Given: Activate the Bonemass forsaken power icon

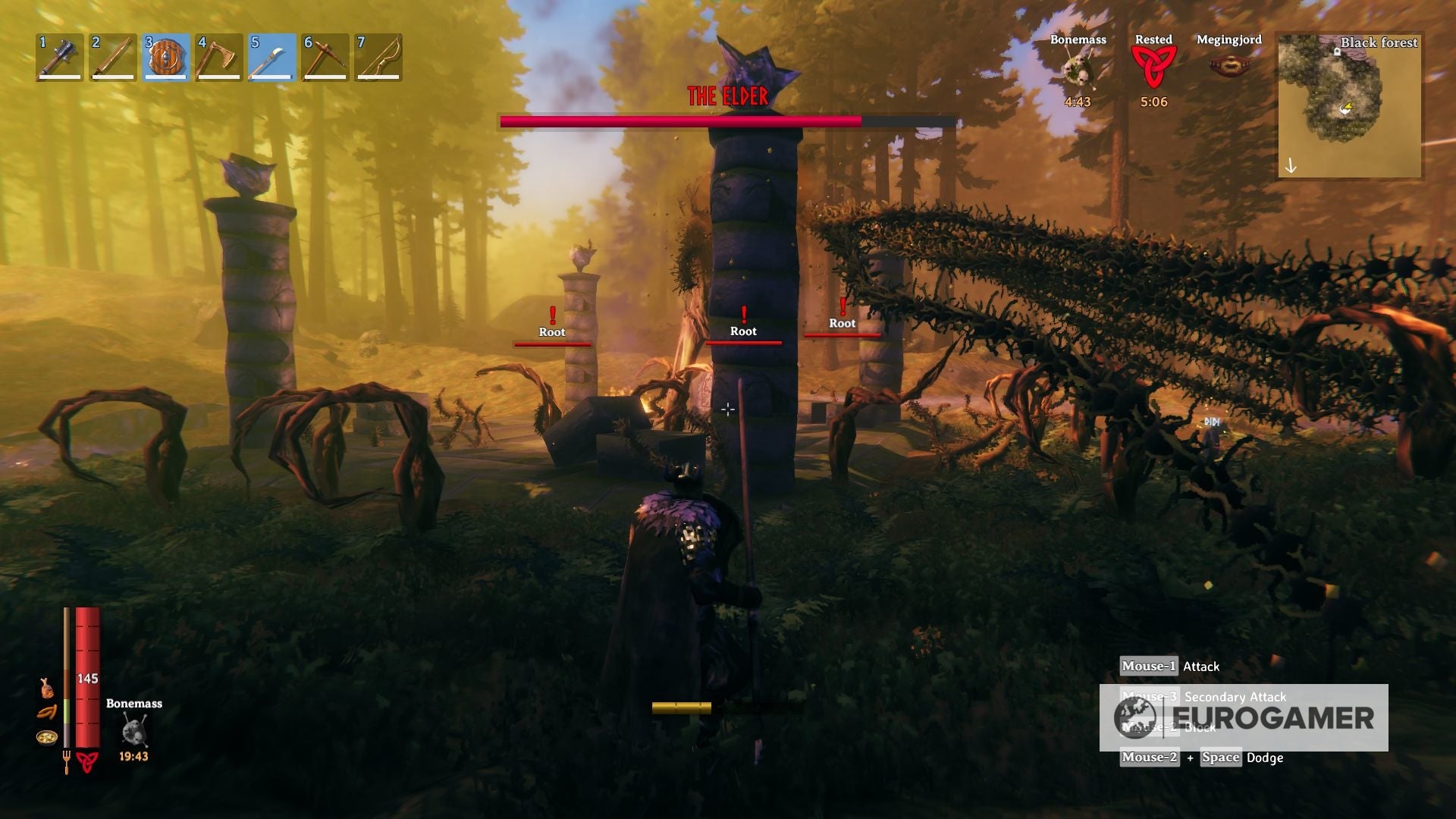Looking at the screenshot, I should (x=134, y=730).
